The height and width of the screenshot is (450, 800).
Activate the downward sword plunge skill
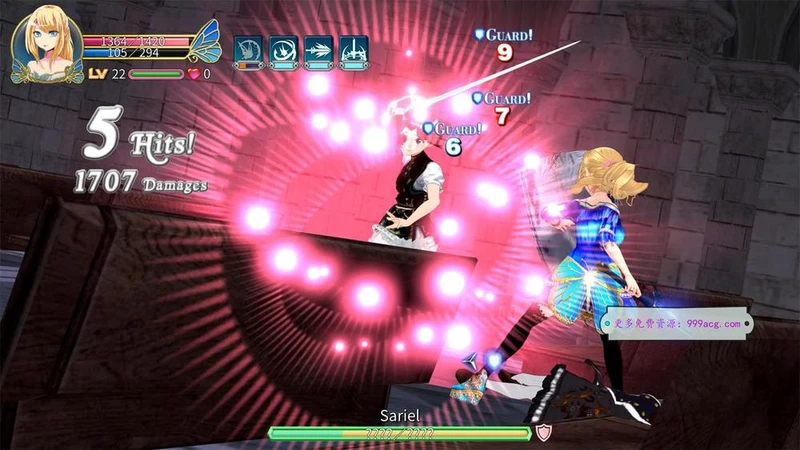354,51
